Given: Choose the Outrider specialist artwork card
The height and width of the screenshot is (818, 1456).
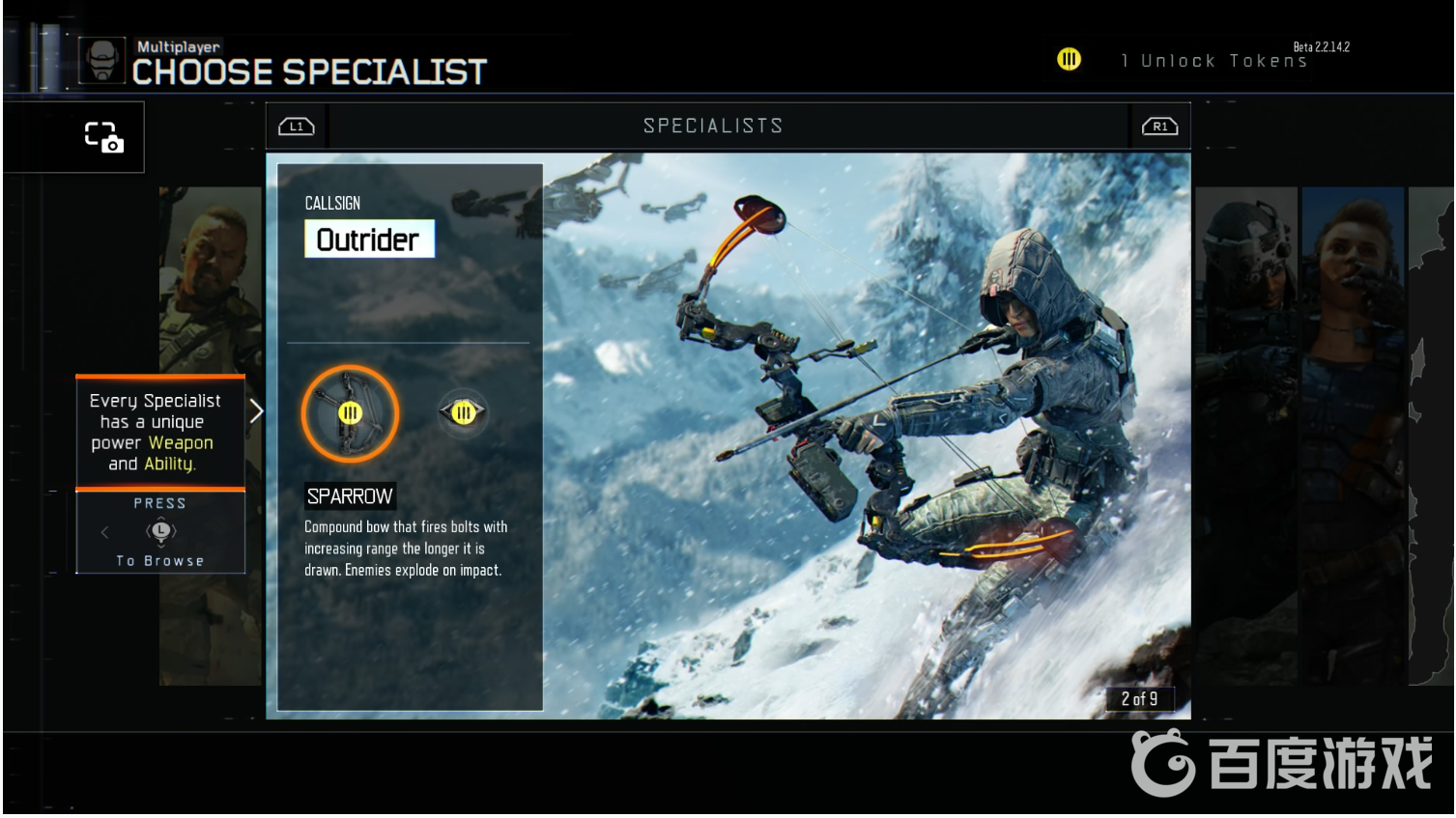Looking at the screenshot, I should [866, 435].
